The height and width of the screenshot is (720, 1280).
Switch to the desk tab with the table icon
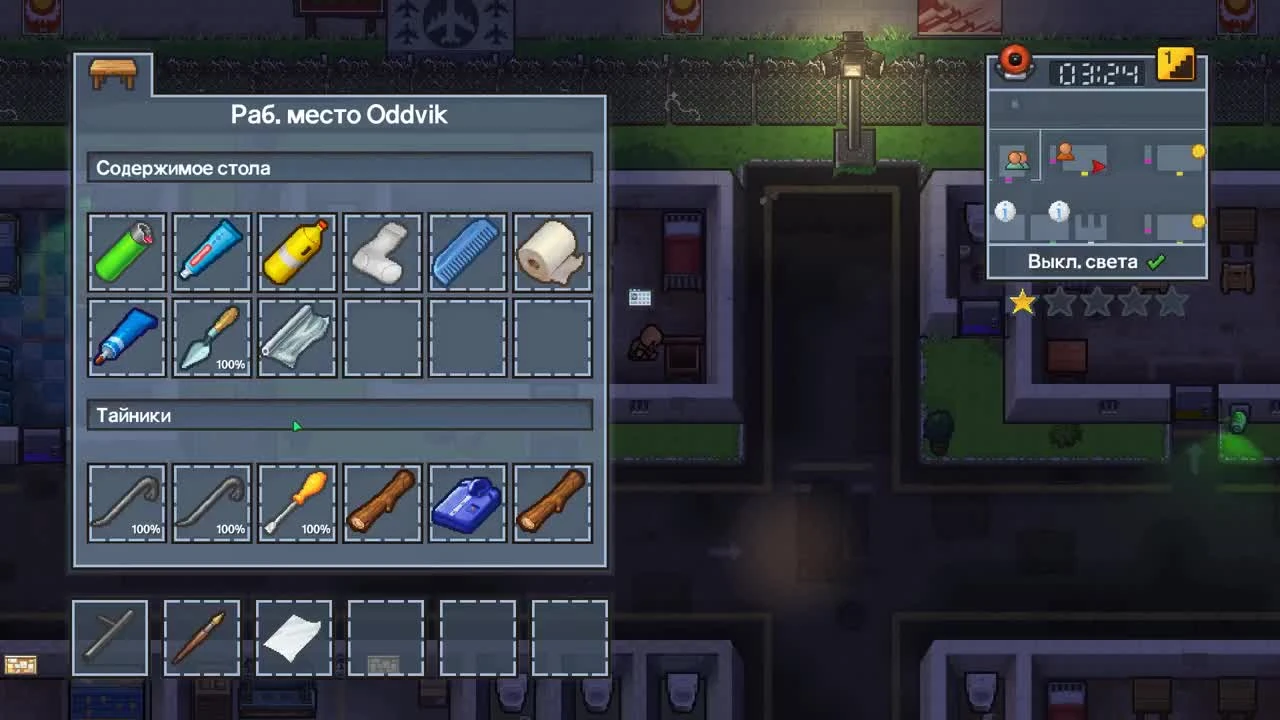pyautogui.click(x=113, y=72)
